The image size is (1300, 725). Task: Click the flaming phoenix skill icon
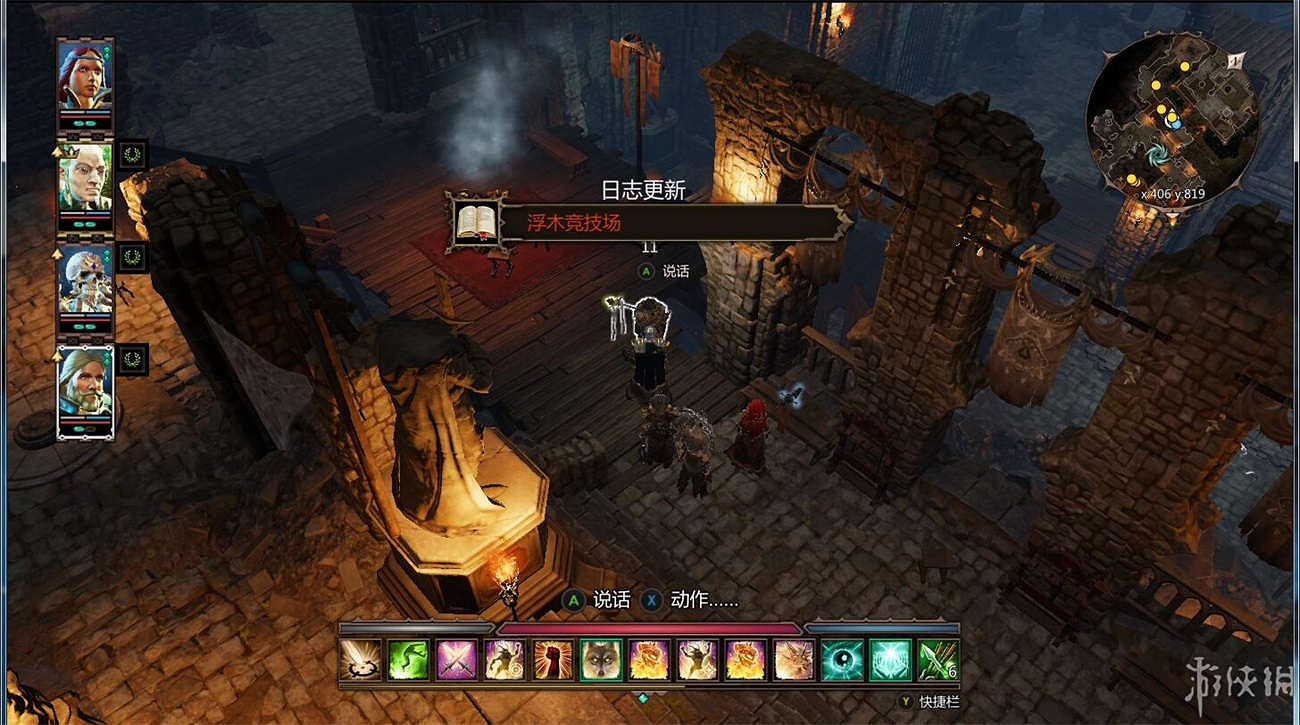coord(650,662)
